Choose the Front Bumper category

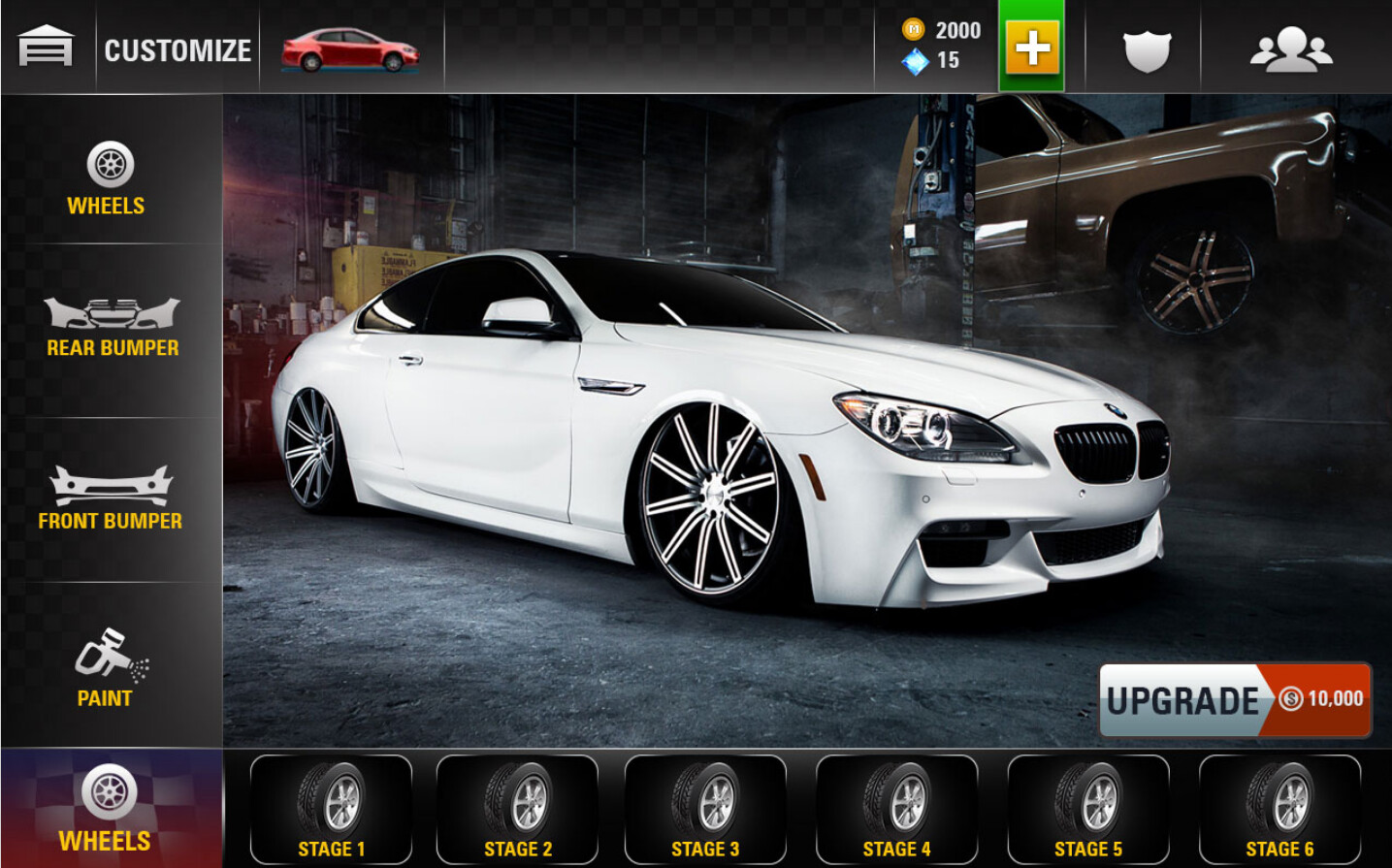pos(111,498)
